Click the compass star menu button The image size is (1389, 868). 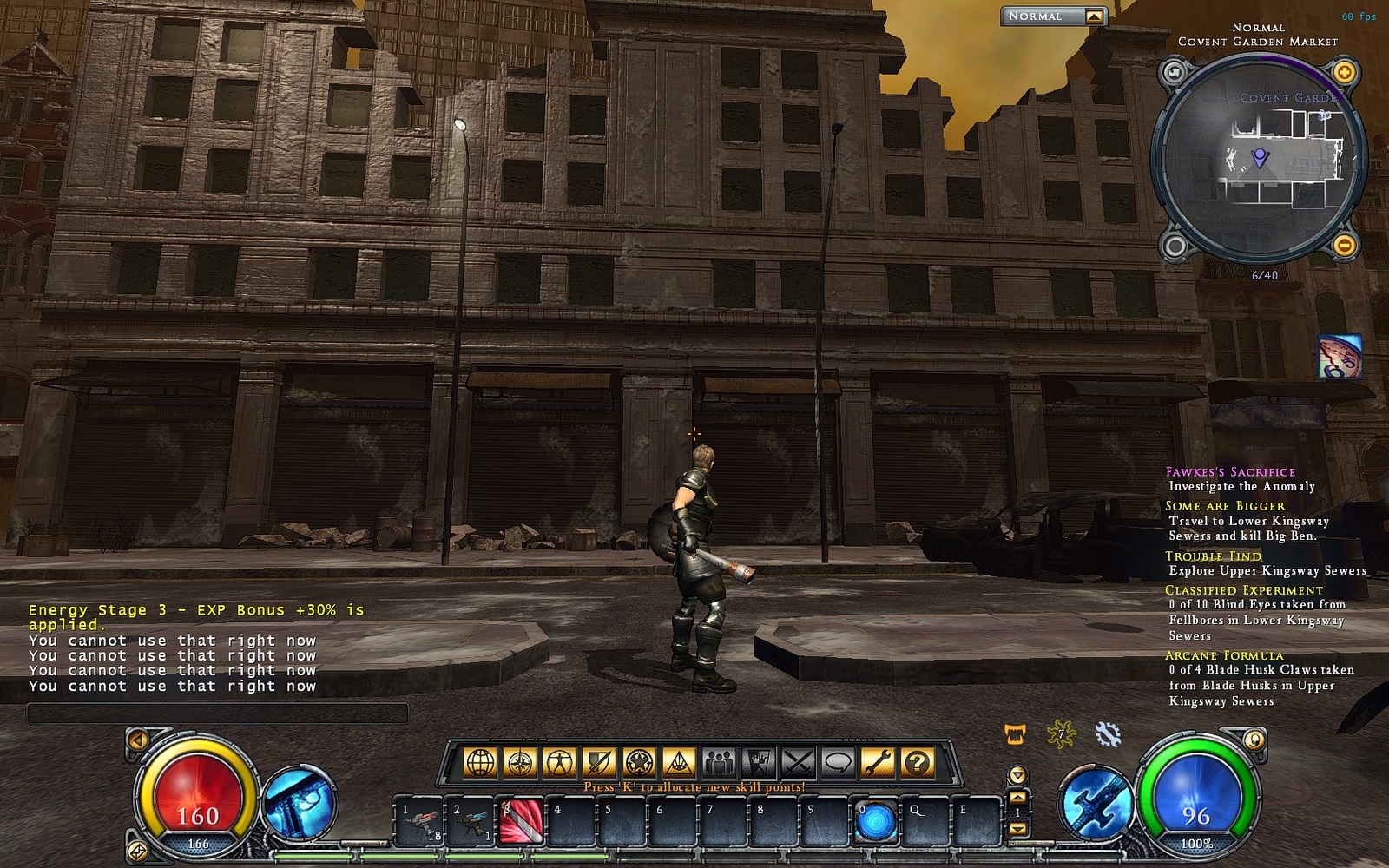pyautogui.click(x=520, y=763)
